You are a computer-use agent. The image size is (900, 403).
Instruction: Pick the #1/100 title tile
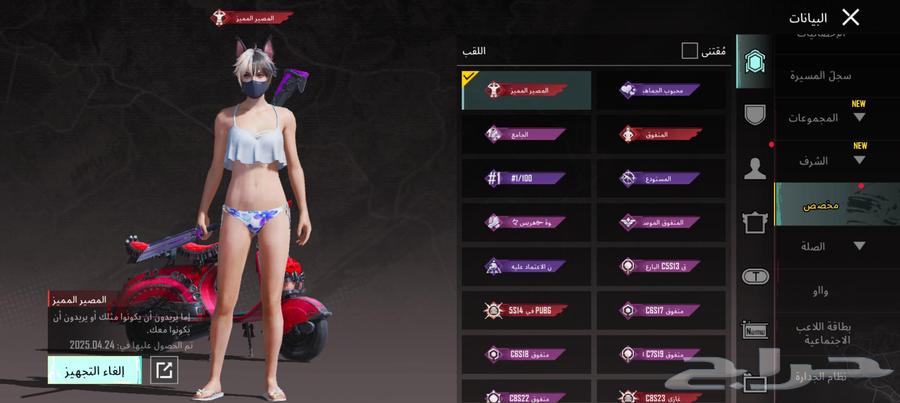click(526, 178)
